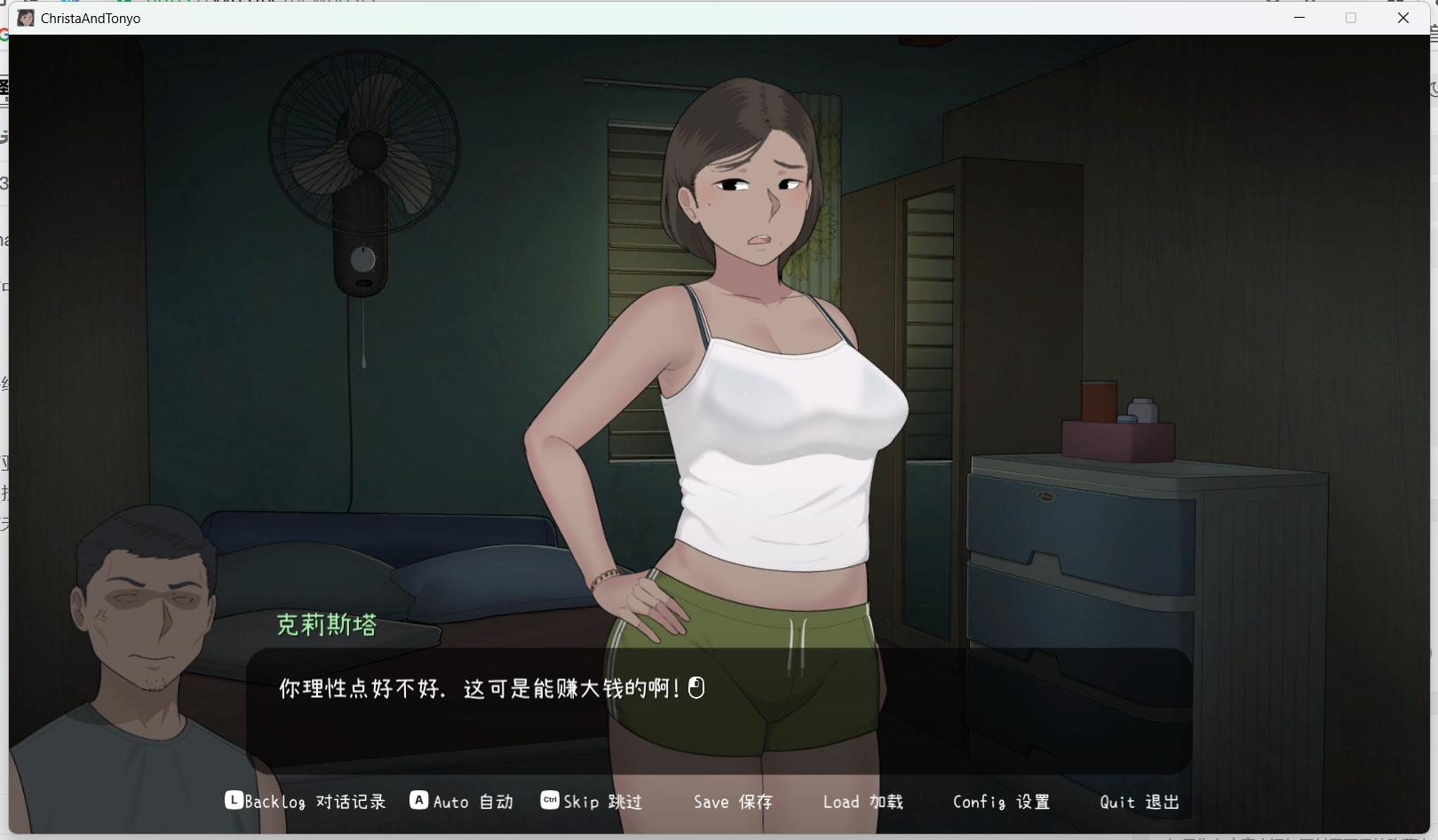Open the Save 保存 menu
Viewport: 1438px width, 840px height.
733,802
